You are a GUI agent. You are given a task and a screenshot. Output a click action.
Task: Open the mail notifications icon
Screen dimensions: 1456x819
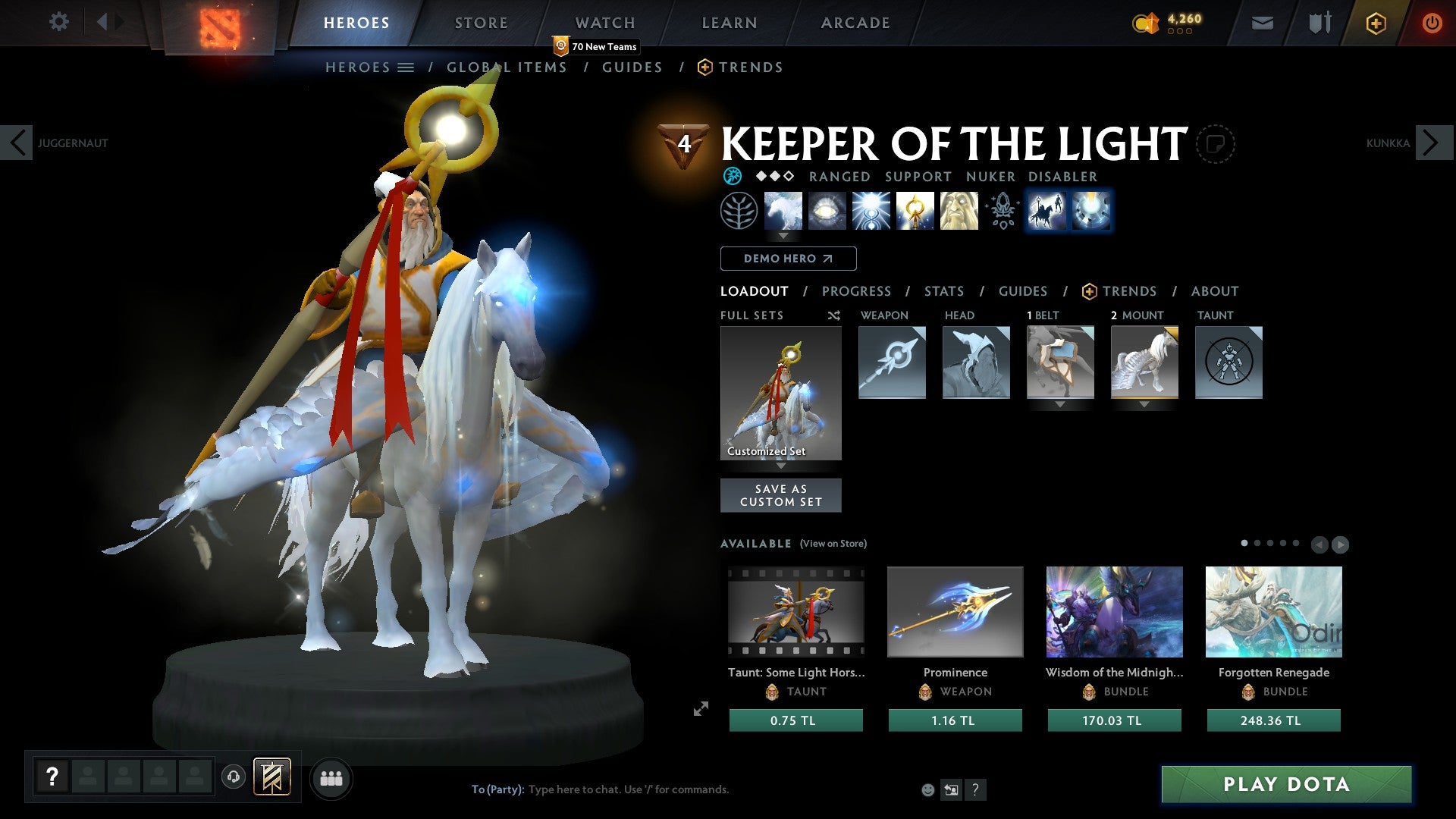point(1263,23)
